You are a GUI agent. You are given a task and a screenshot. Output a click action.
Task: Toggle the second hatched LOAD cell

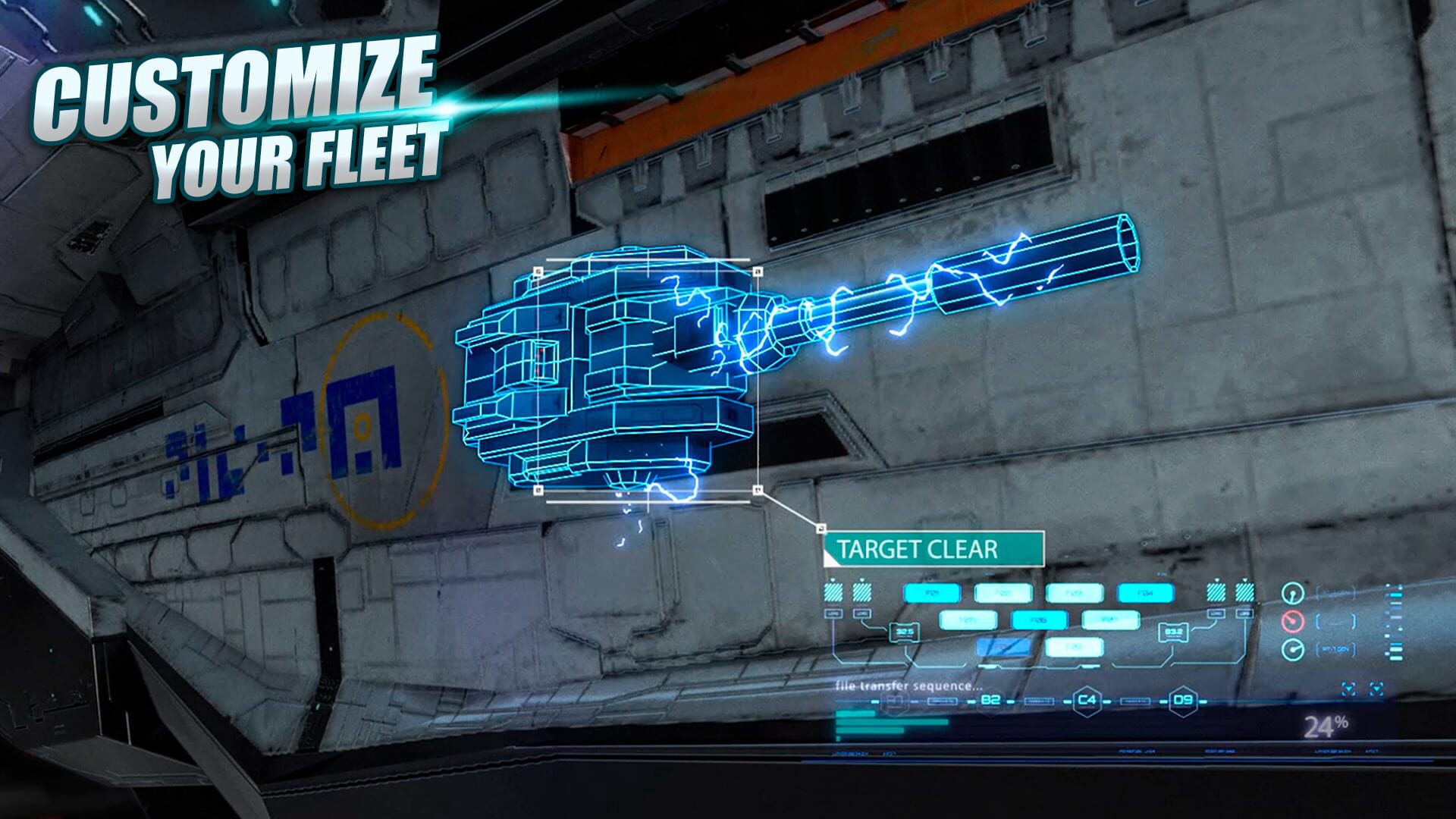pos(861,592)
